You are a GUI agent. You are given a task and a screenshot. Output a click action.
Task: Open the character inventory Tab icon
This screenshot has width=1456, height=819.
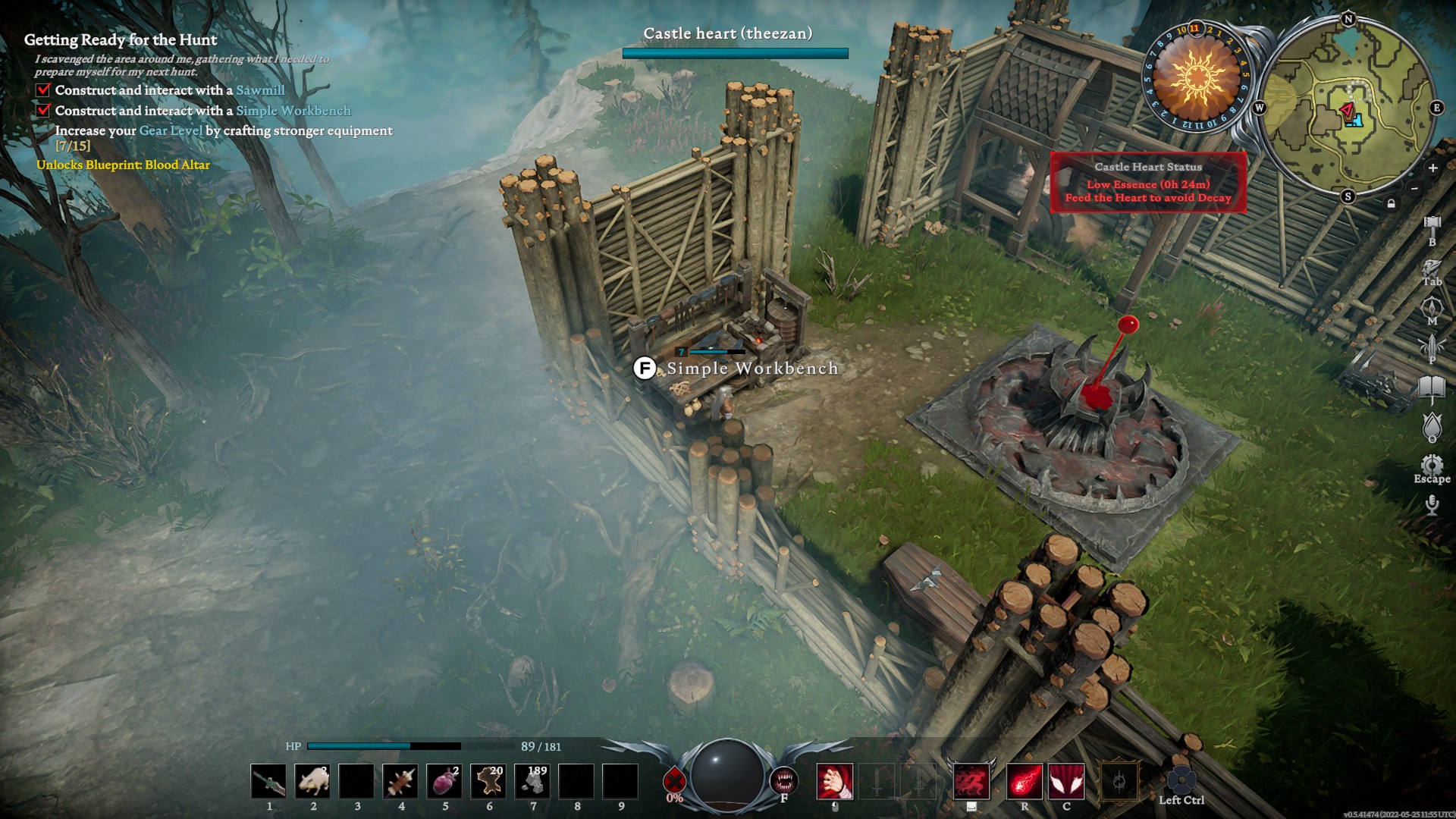pos(1432,268)
